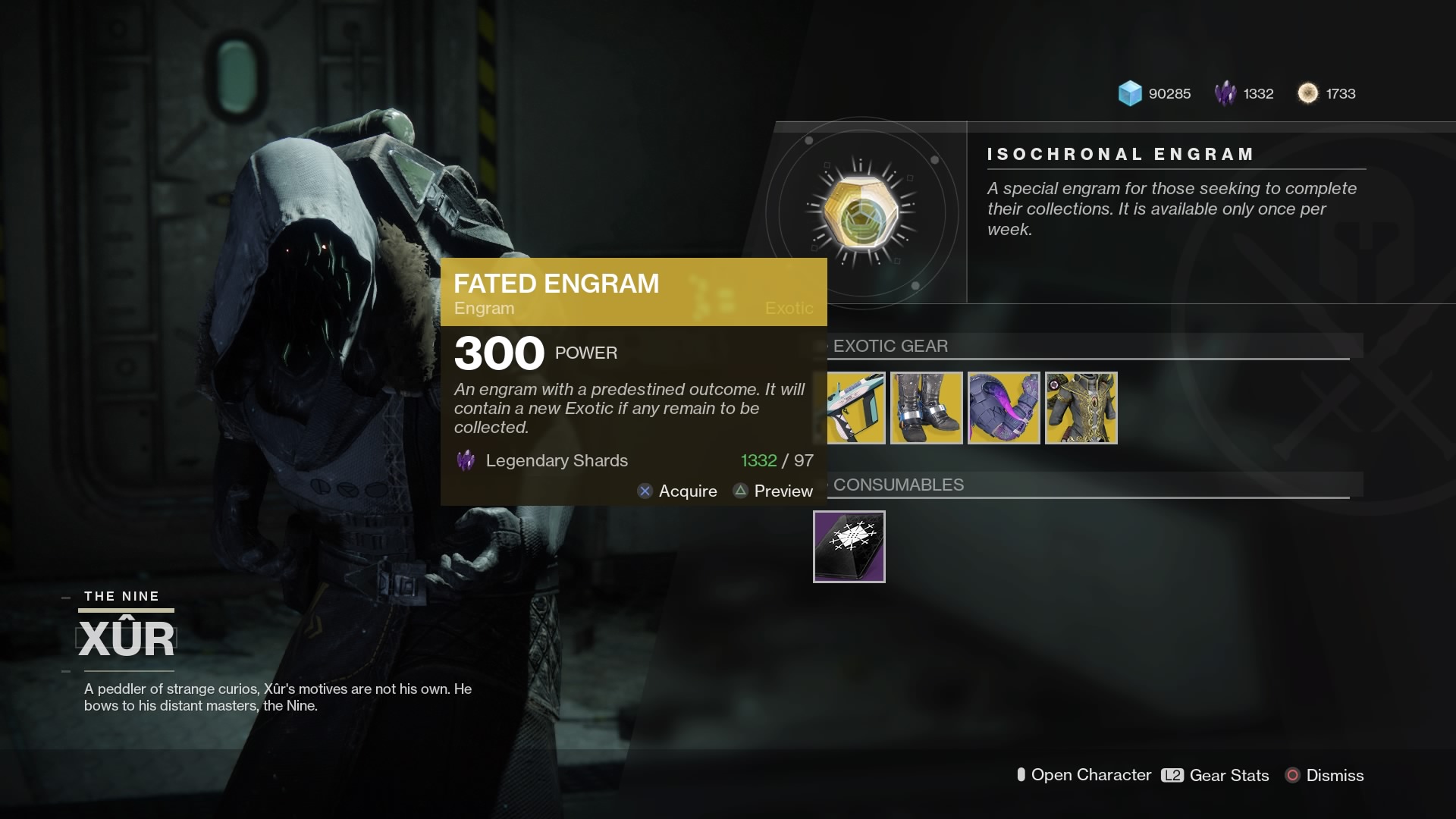The image size is (1456, 819).
Task: Click Open Character
Action: click(1086, 775)
